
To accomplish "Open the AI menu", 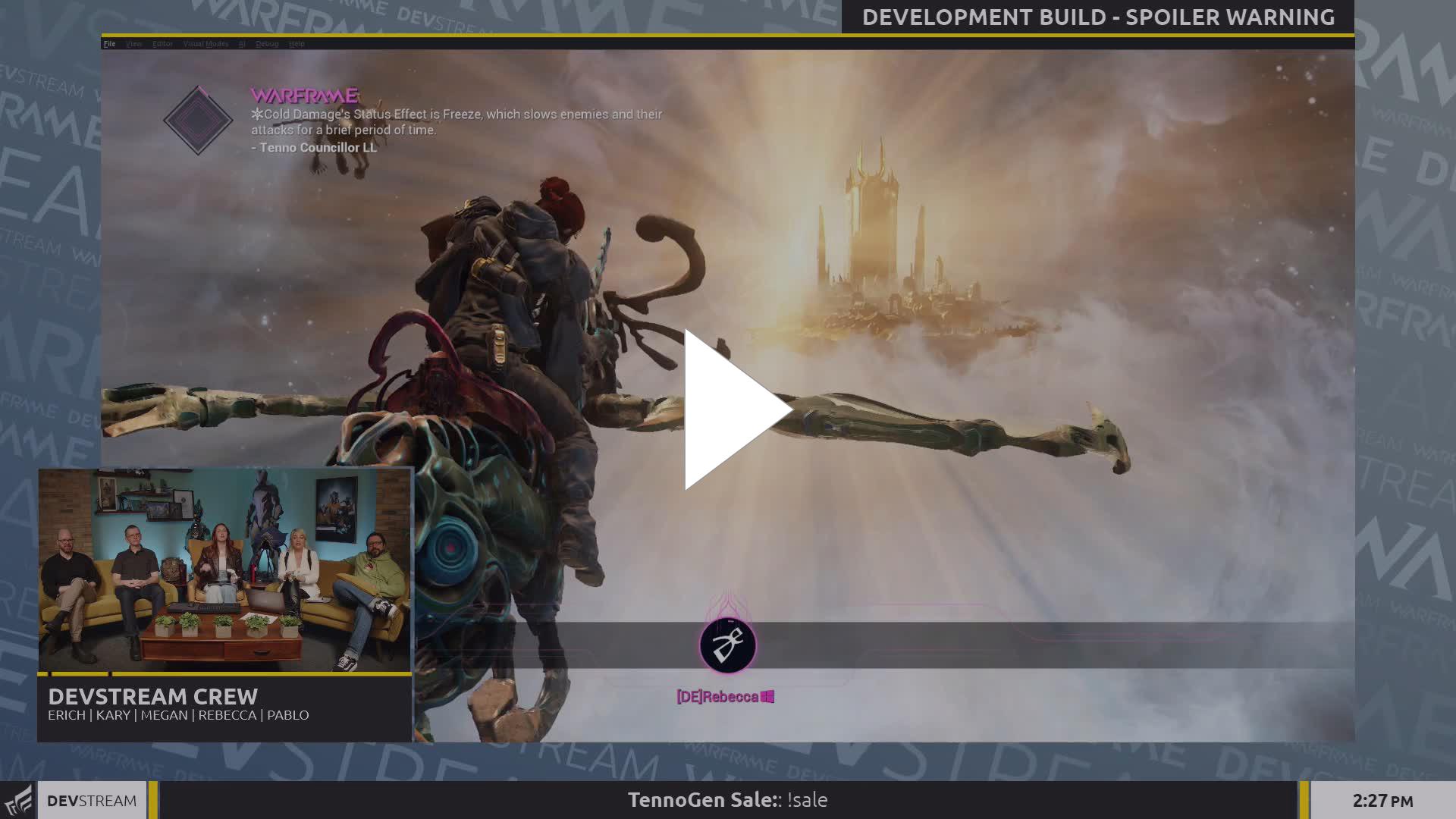I will (x=242, y=44).
